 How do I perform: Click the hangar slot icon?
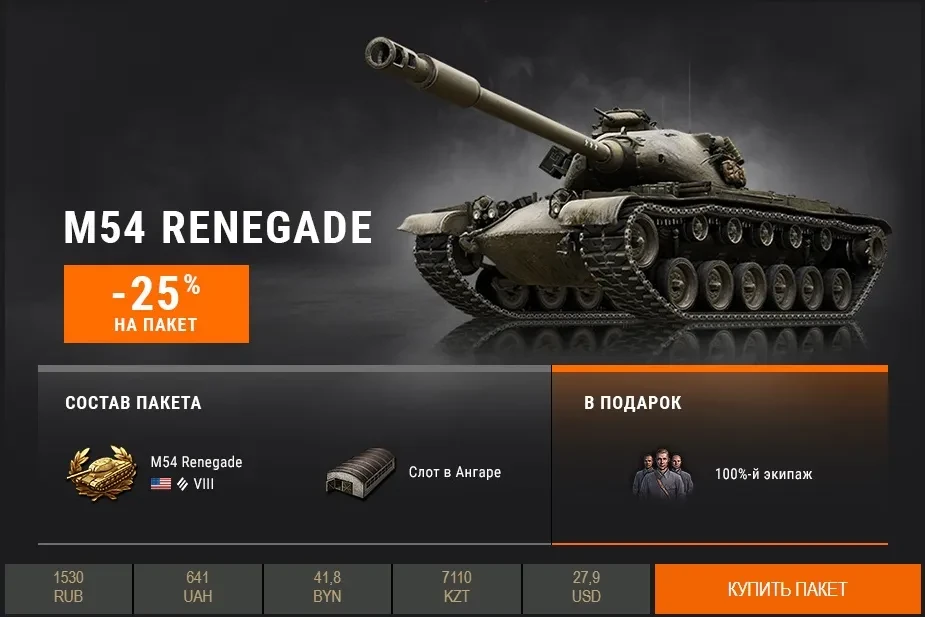360,472
